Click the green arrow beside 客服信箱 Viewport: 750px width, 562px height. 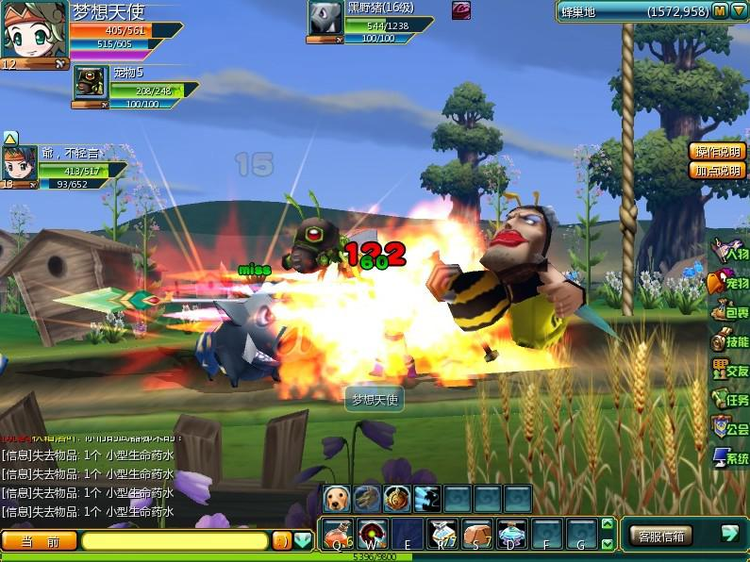pos(730,534)
